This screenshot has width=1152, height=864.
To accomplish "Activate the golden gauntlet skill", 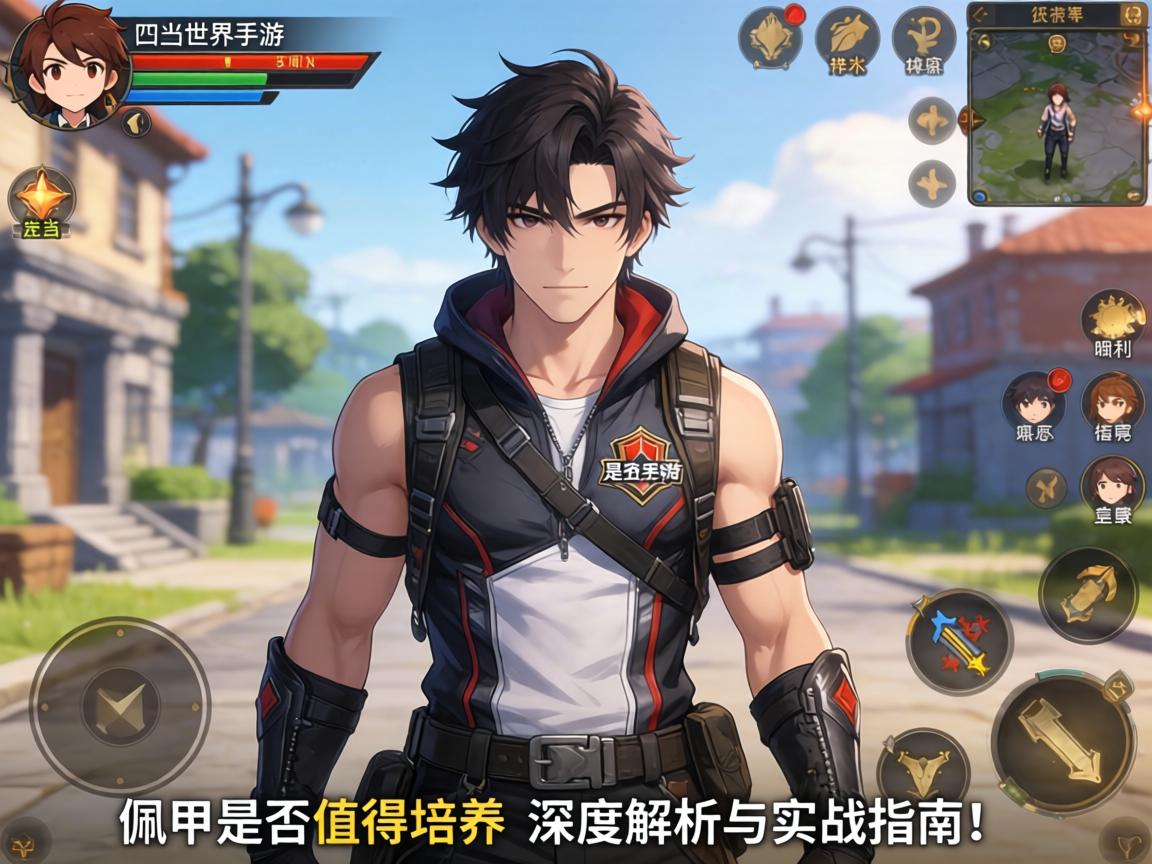I will point(1087,594).
